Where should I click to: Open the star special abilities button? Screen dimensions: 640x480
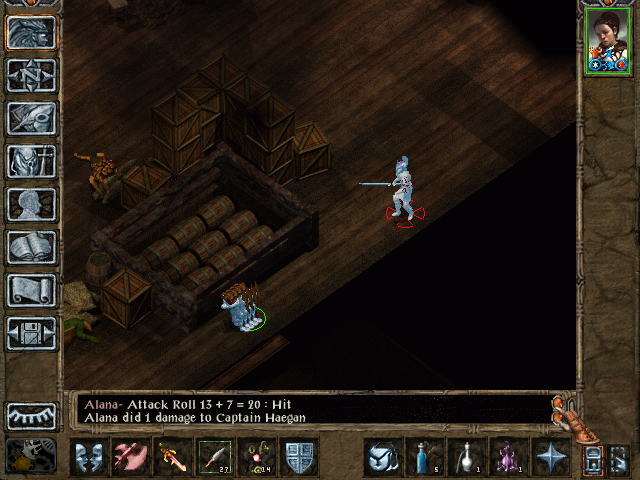549,457
